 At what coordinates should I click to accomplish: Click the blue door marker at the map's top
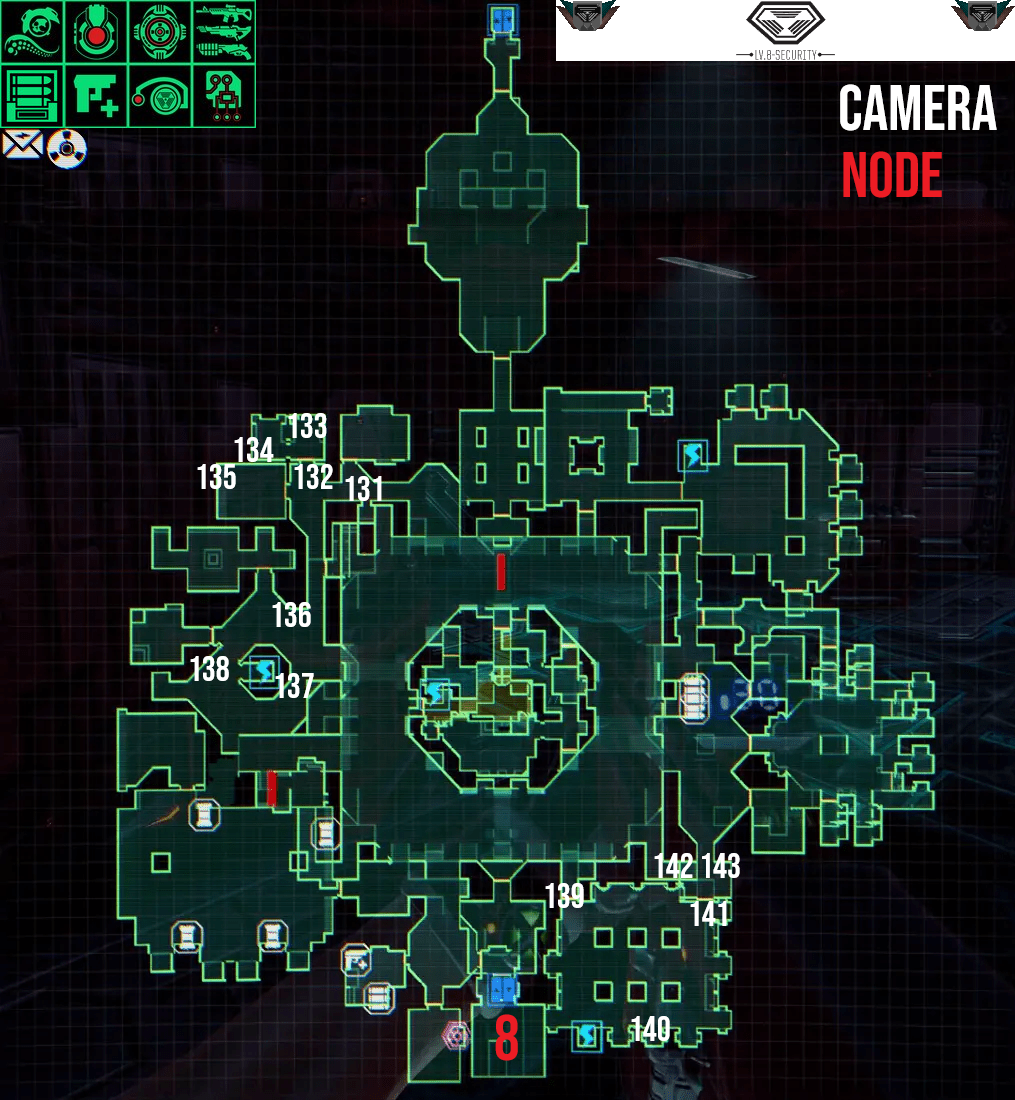point(501,18)
